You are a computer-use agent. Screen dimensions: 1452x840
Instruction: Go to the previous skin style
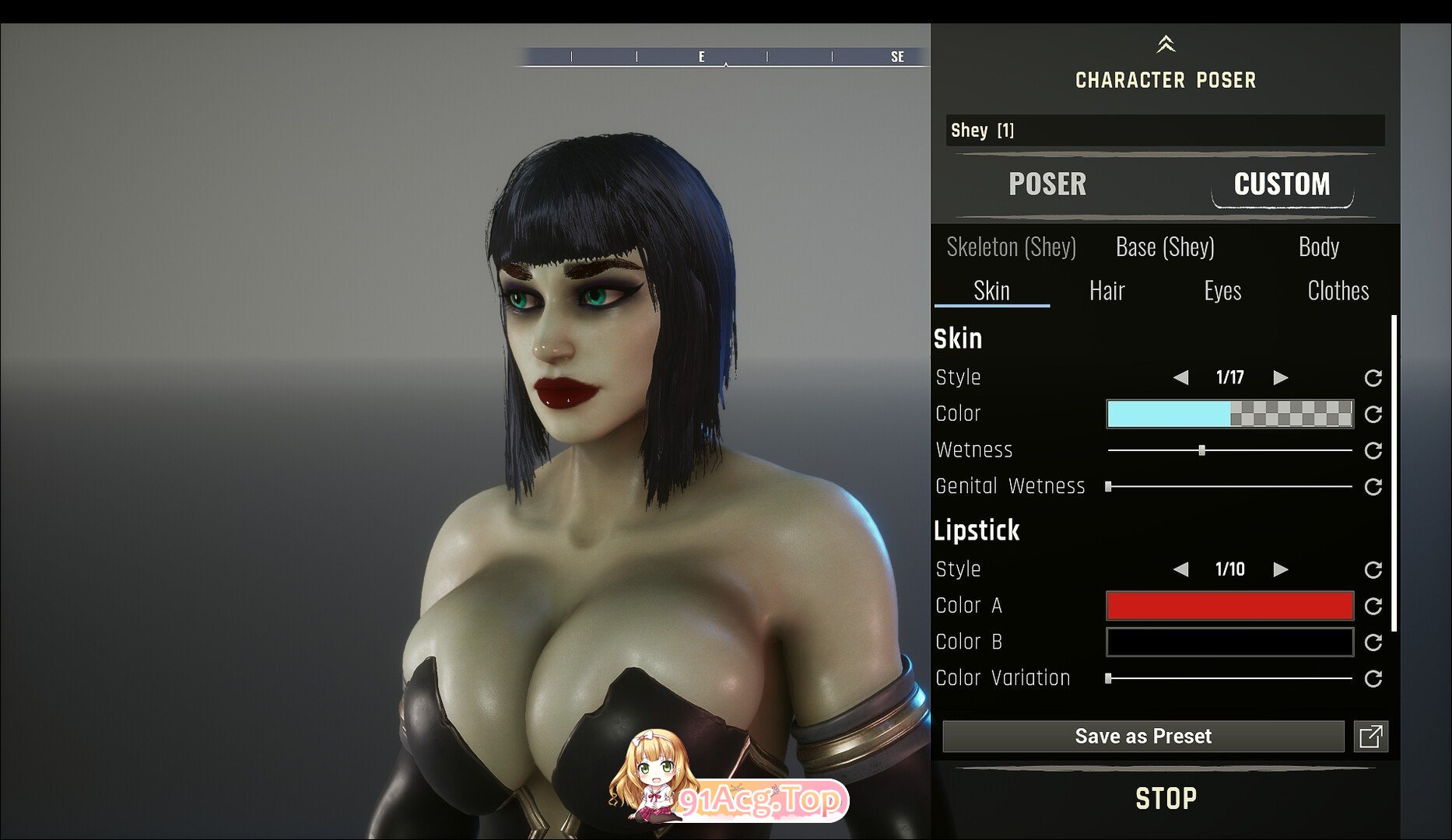1180,378
